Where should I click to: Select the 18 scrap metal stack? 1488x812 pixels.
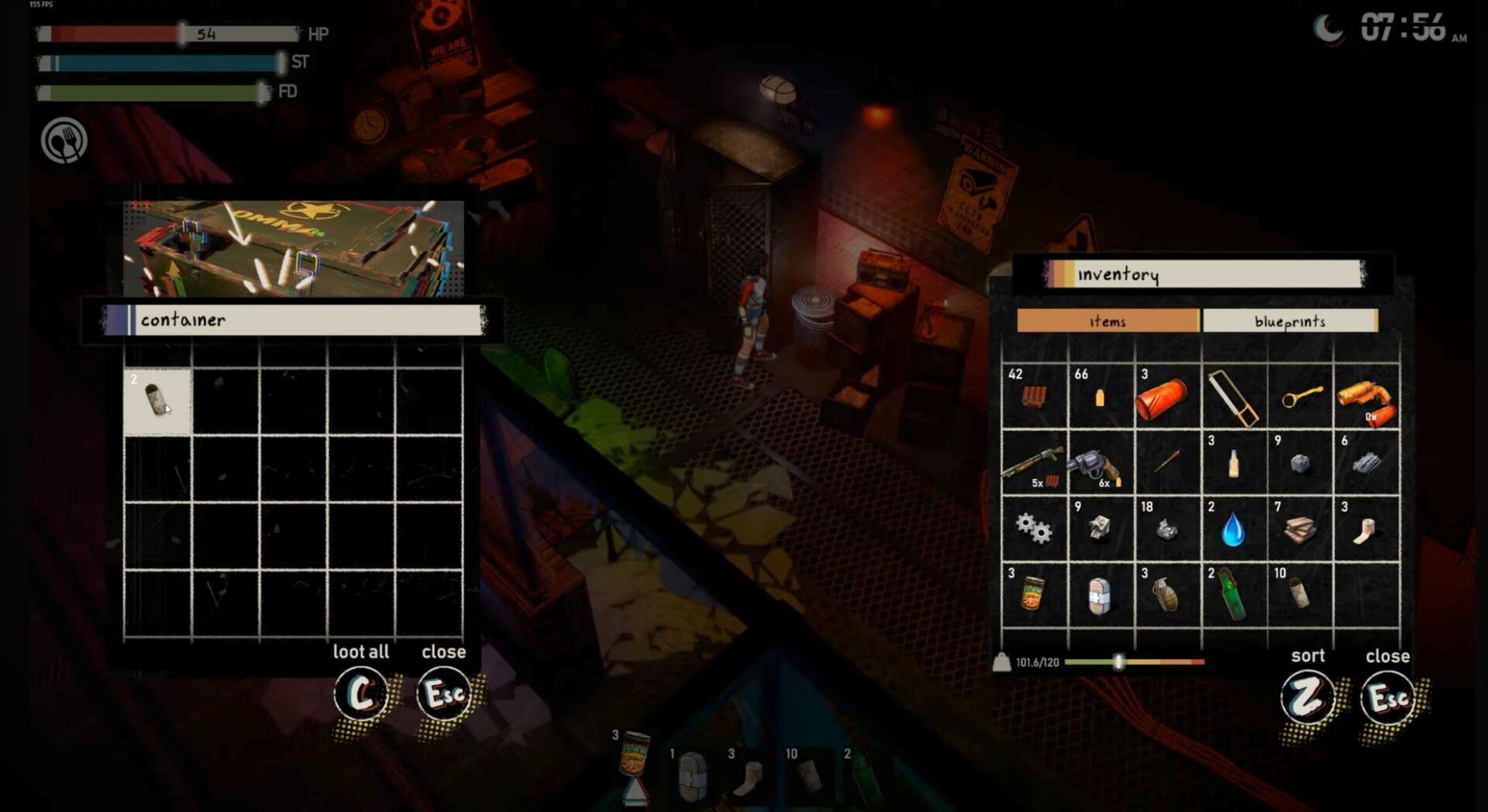click(x=1167, y=529)
